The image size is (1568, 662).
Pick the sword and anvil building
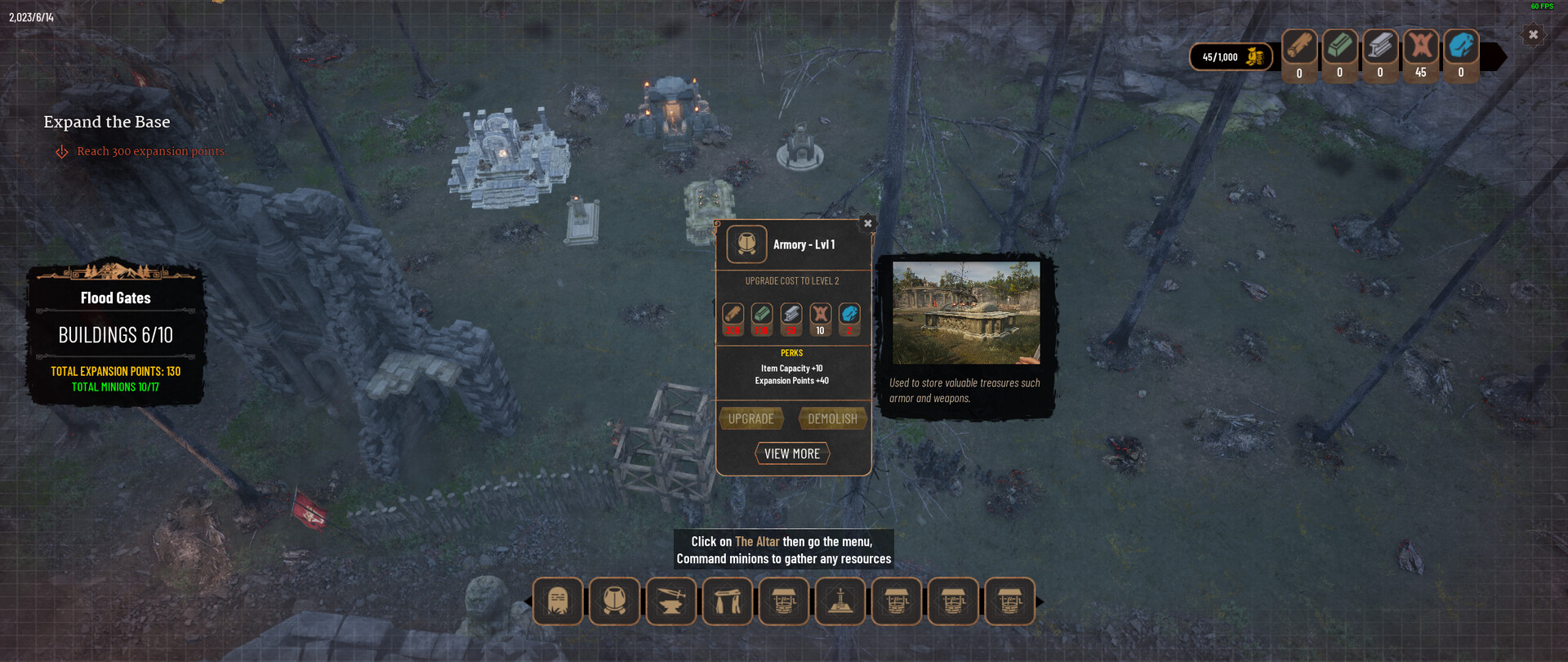(671, 602)
